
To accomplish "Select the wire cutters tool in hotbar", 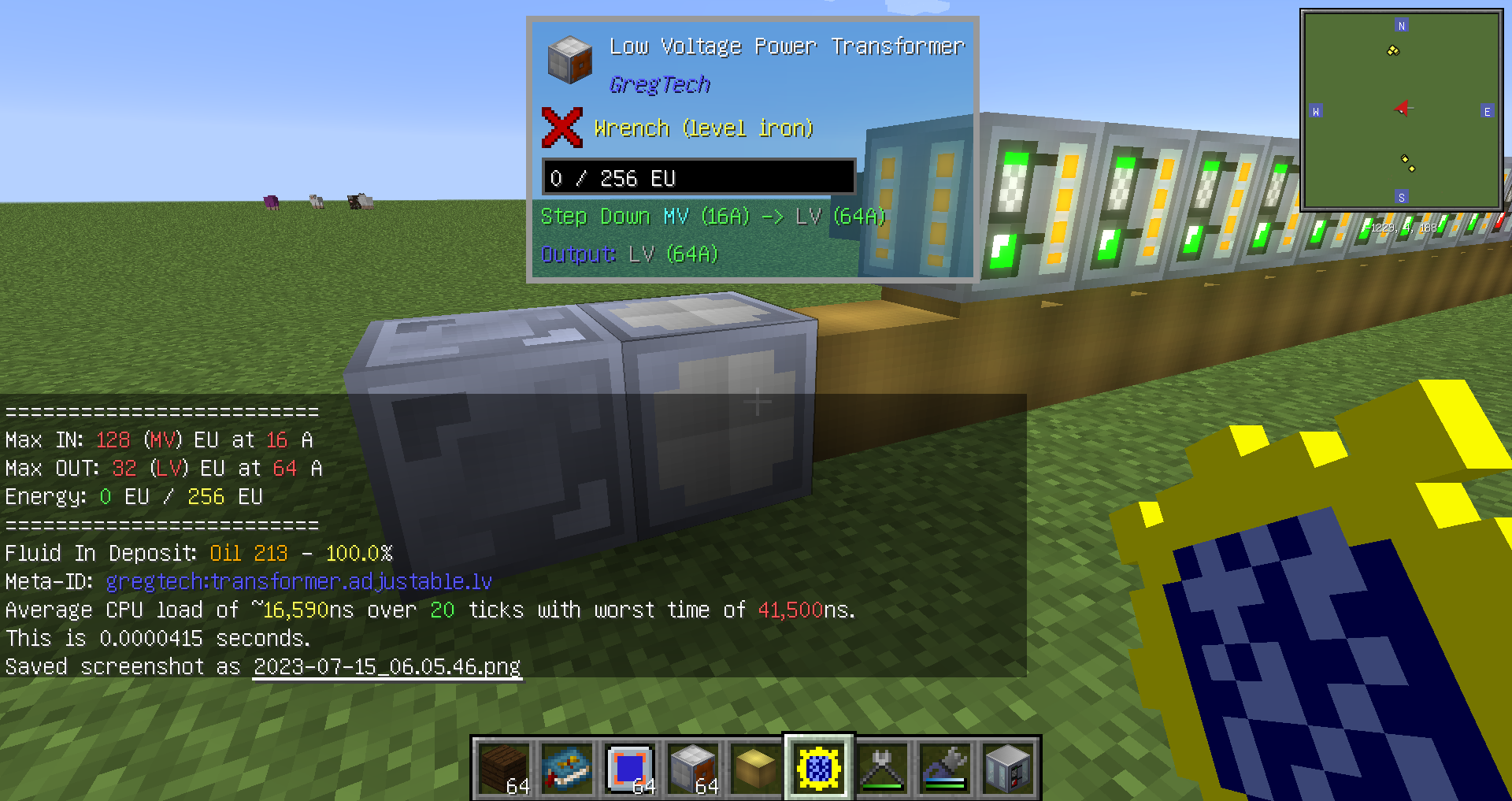I will pyautogui.click(x=882, y=768).
